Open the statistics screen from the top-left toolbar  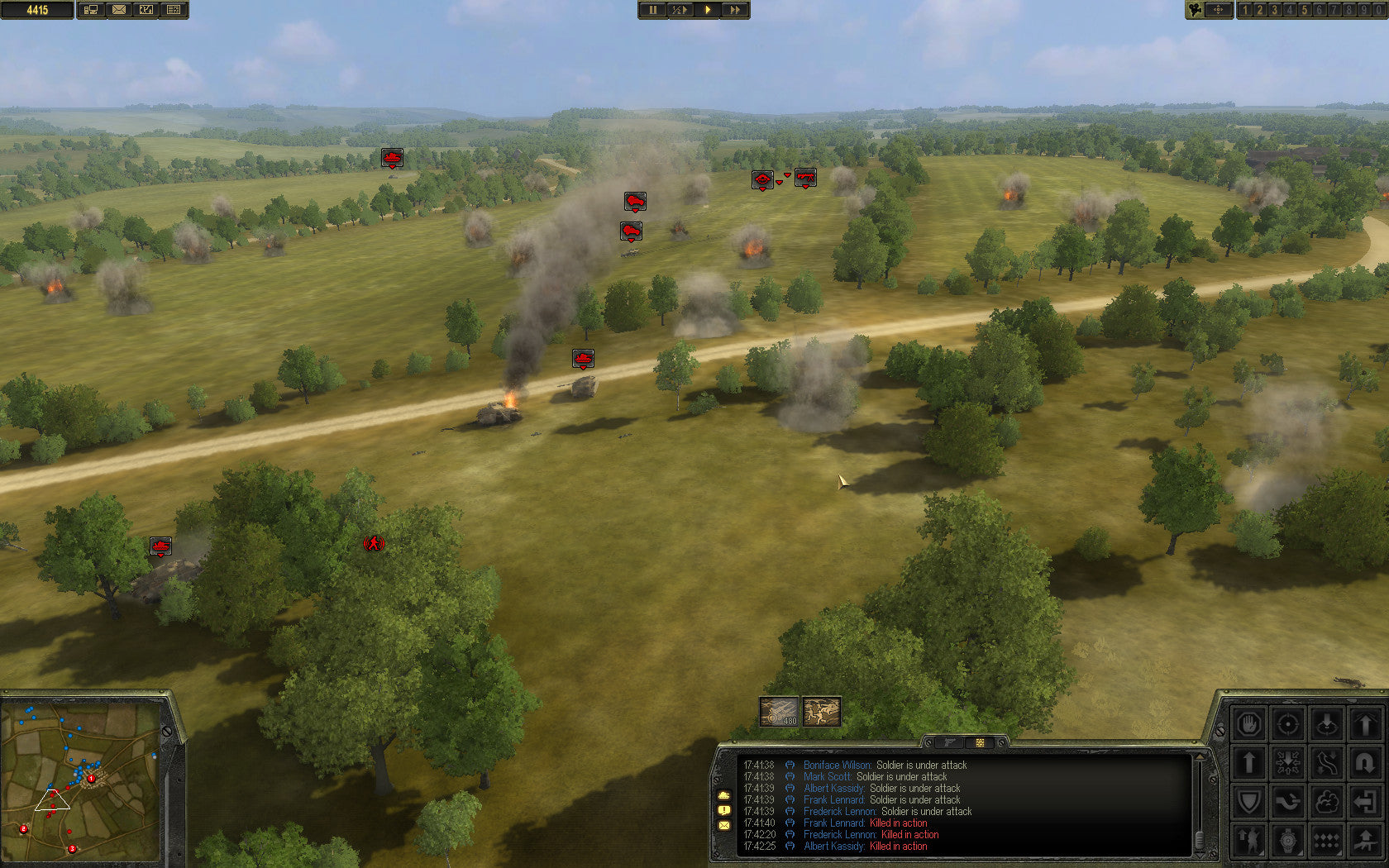(x=172, y=10)
